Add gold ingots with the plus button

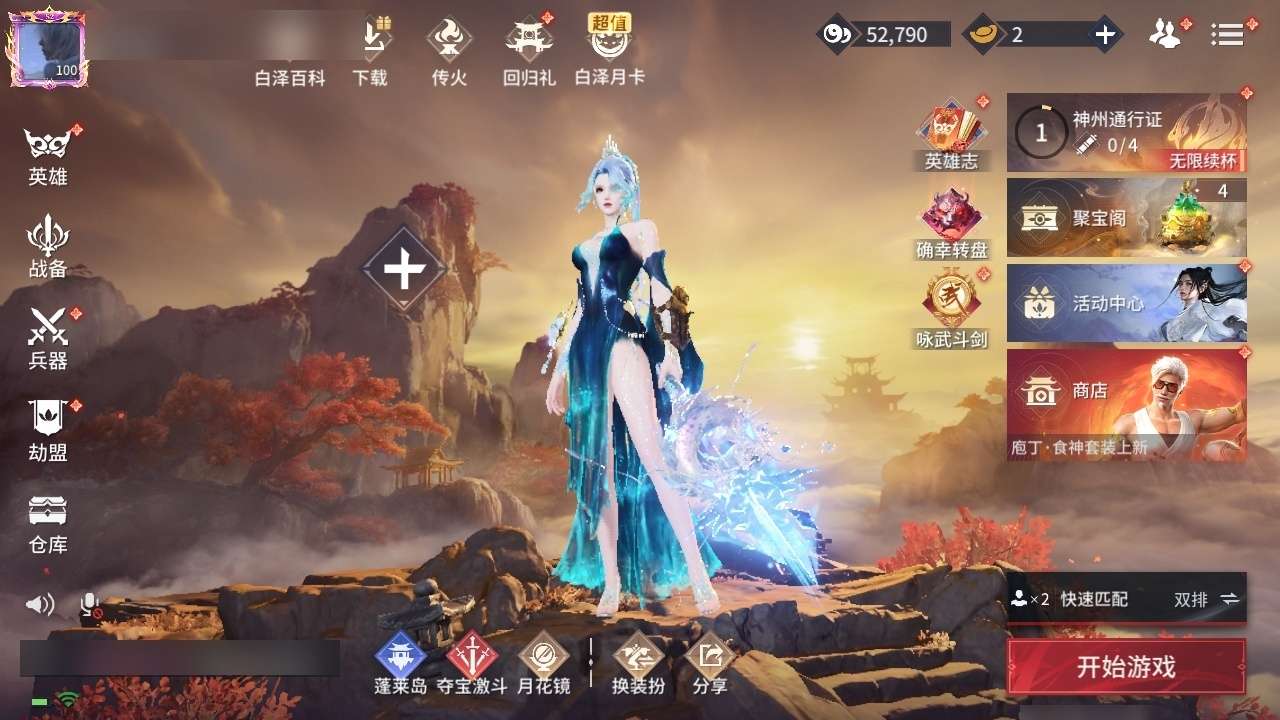coord(1104,35)
